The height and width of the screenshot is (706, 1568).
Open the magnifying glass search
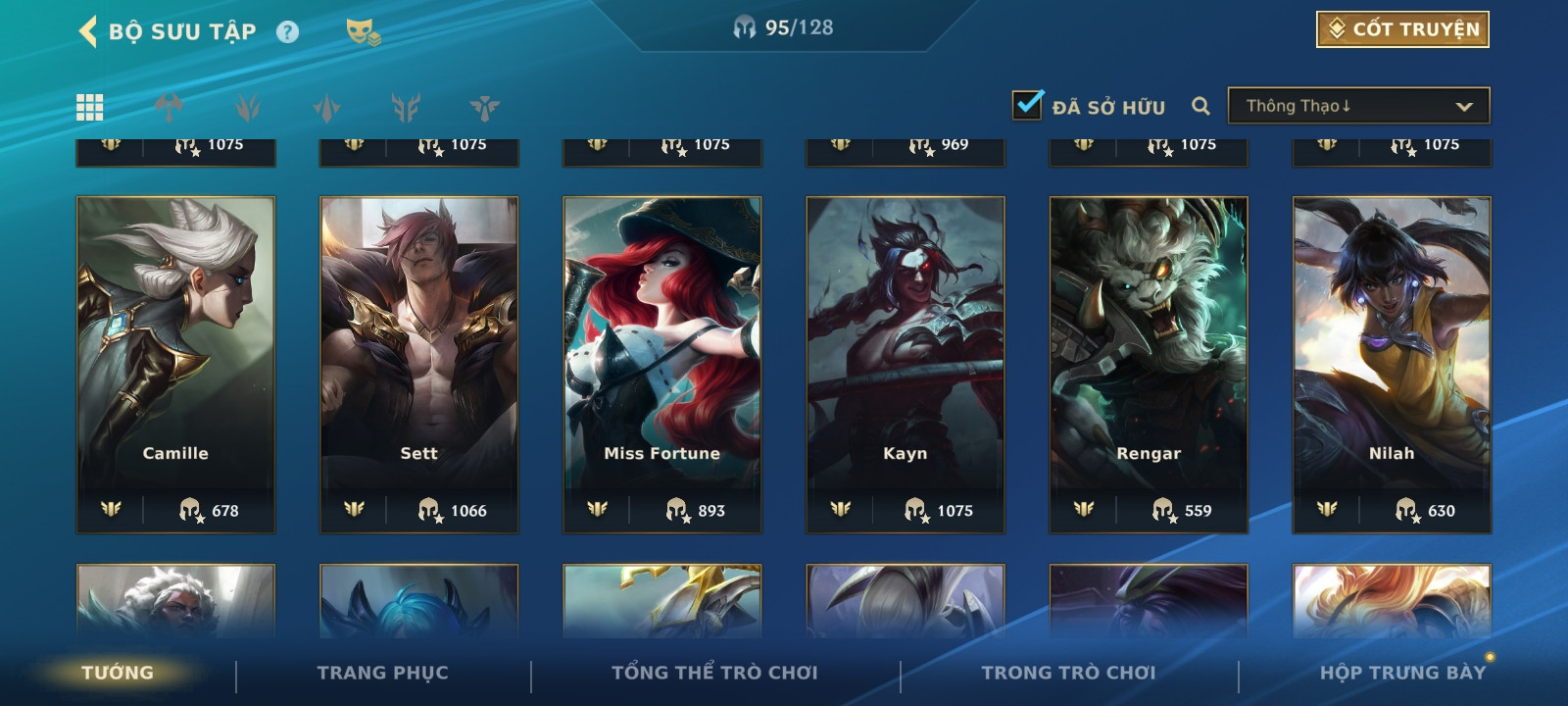(x=1200, y=106)
